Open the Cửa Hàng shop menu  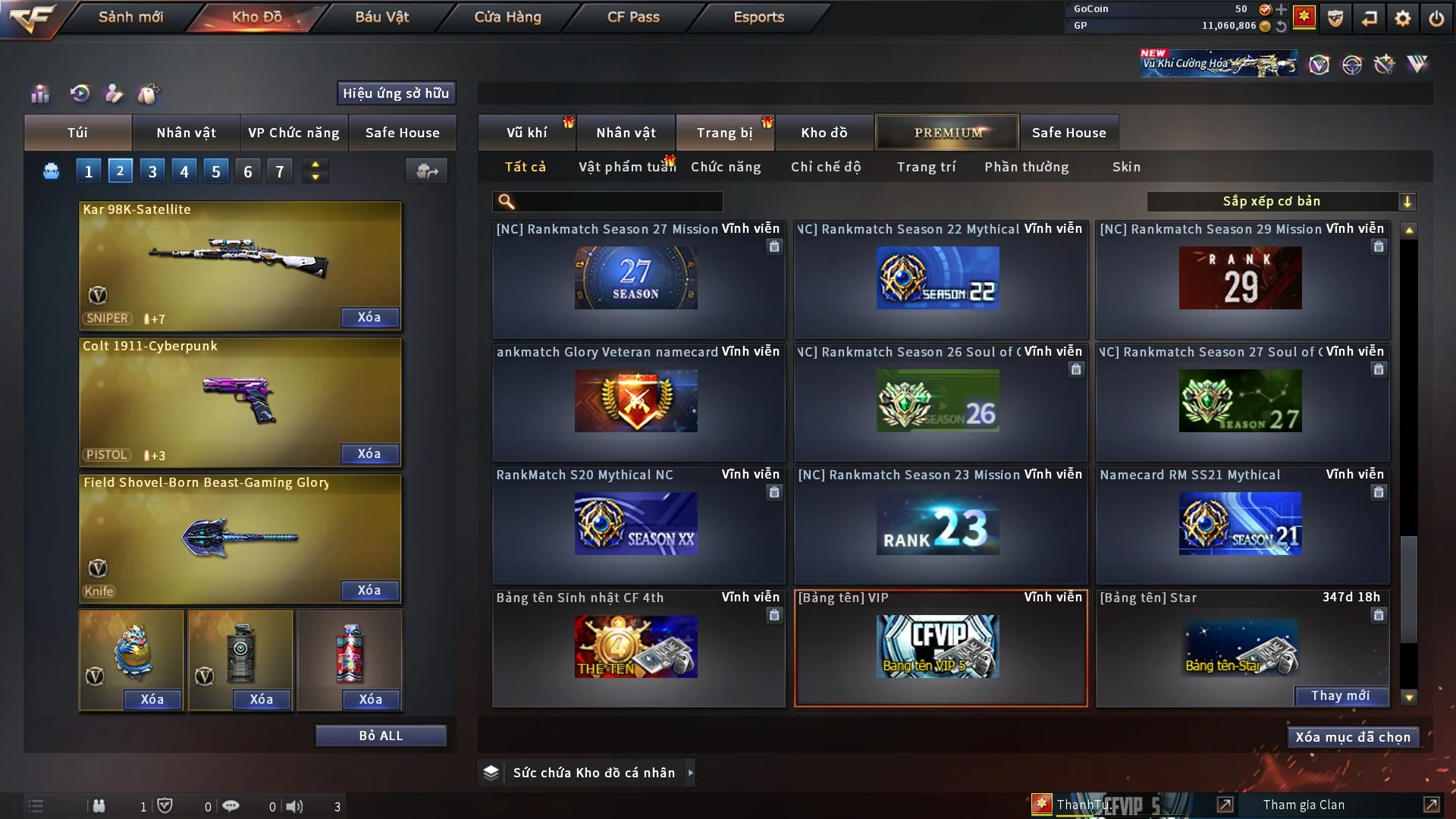[507, 17]
